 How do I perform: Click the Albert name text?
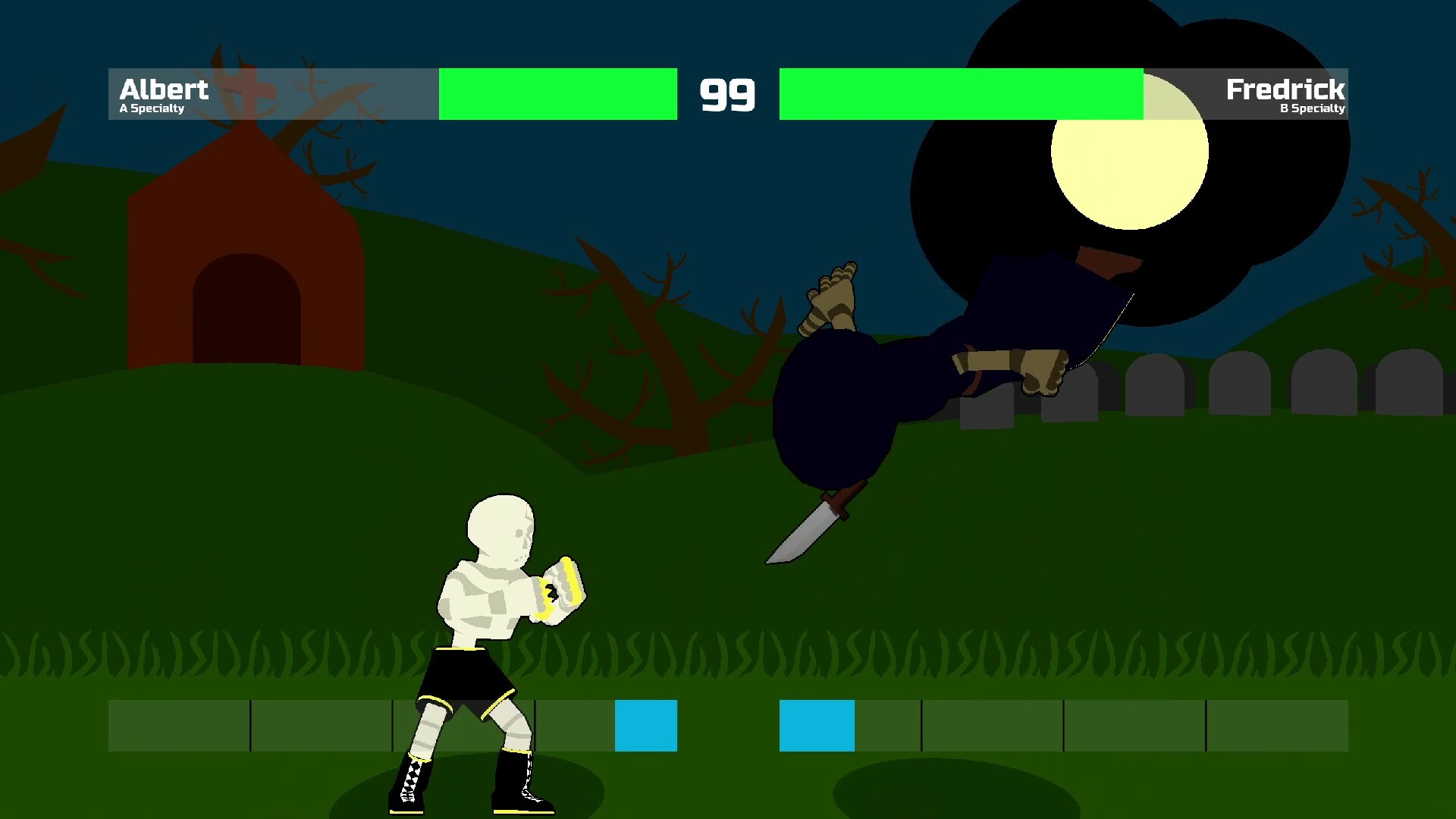(164, 89)
